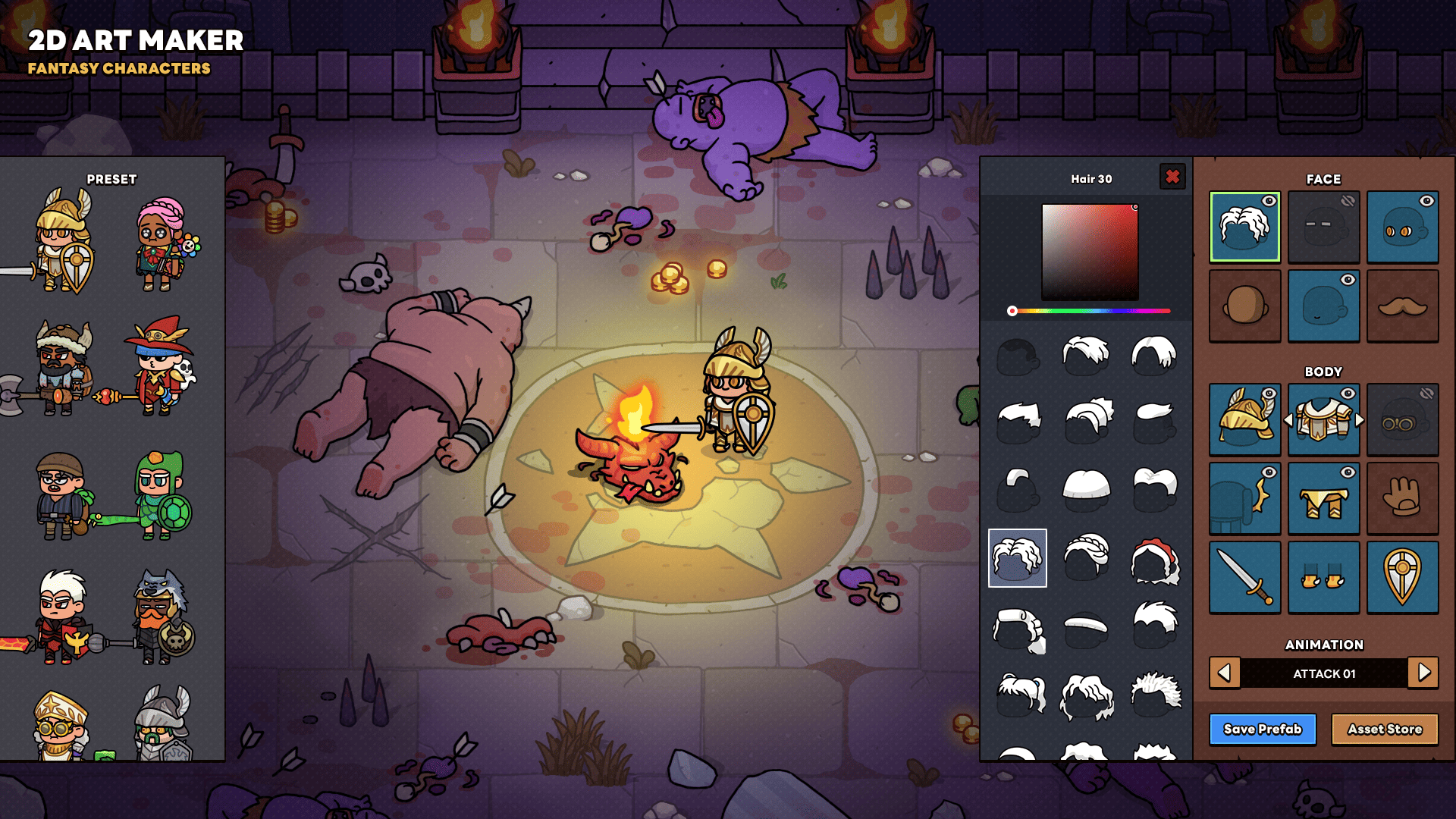1456x819 pixels.
Task: Adjust the rainbow hue slider
Action: coord(1090,311)
